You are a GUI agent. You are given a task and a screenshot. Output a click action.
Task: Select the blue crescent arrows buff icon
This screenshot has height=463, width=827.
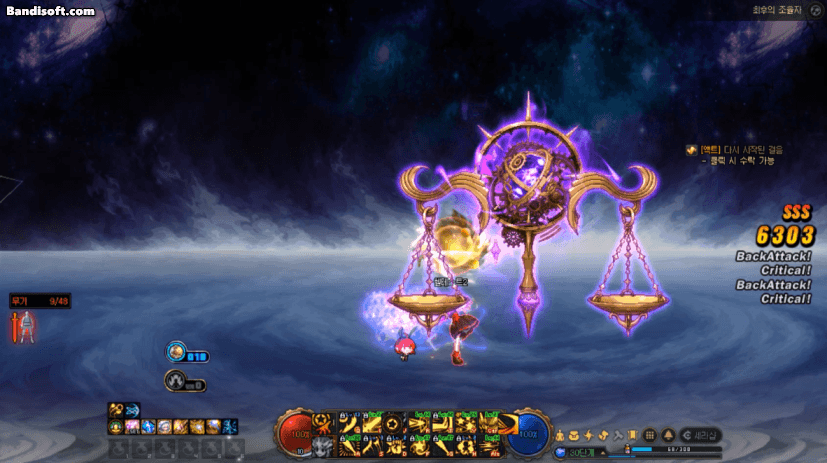pyautogui.click(x=132, y=410)
